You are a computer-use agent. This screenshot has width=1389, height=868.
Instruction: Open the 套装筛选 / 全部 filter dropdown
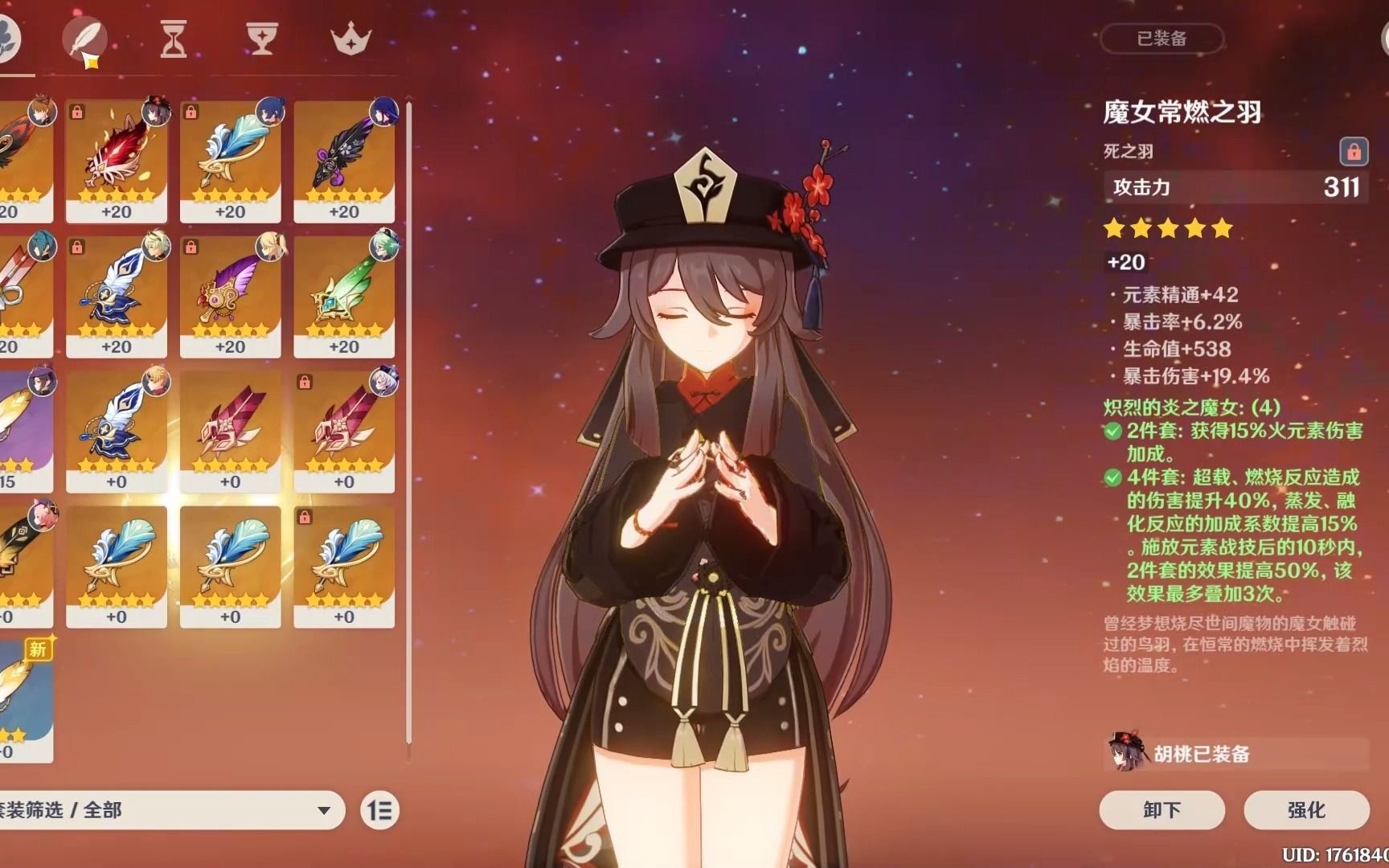161,811
